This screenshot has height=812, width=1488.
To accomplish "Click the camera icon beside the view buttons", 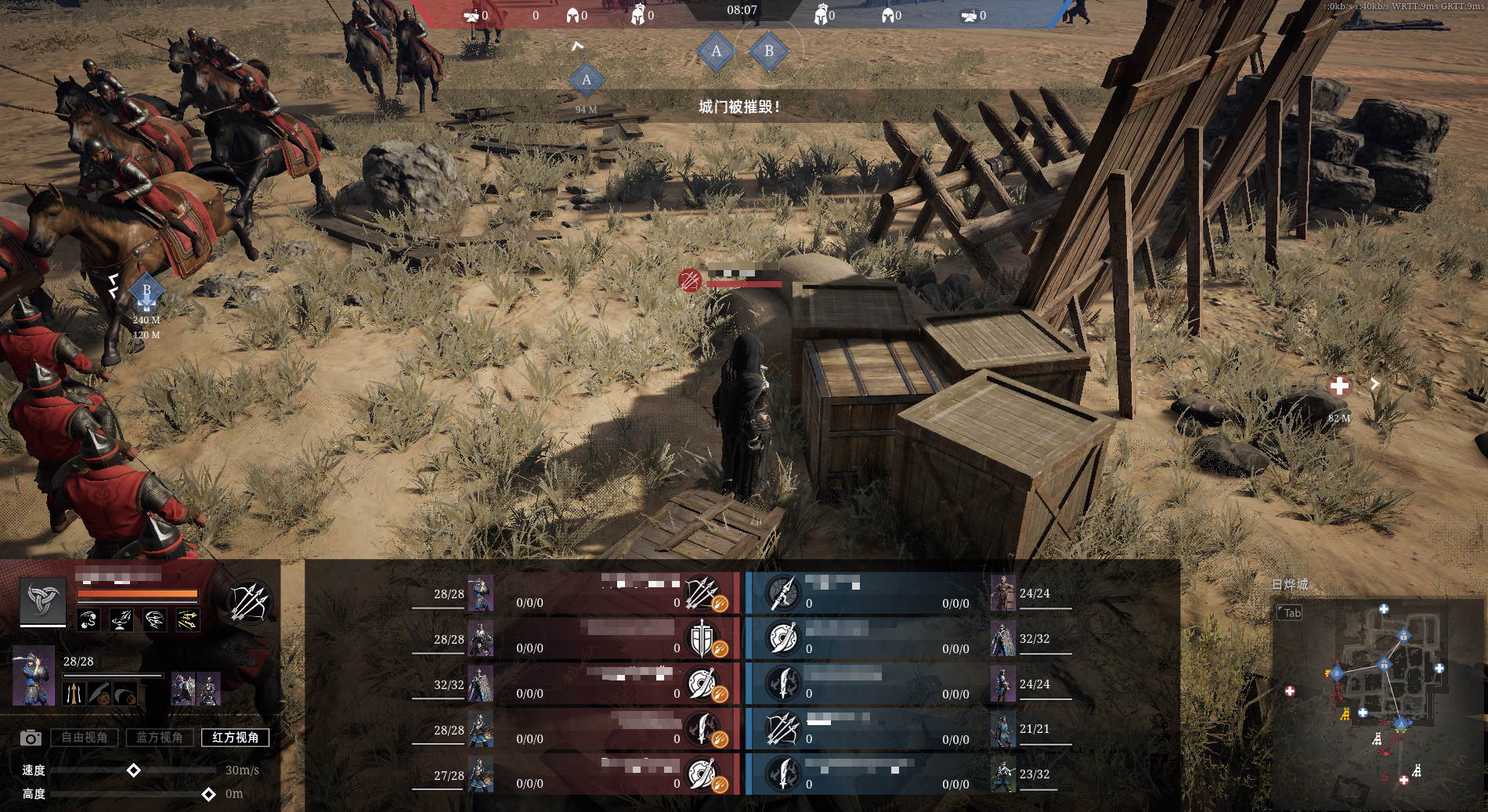I will click(31, 738).
